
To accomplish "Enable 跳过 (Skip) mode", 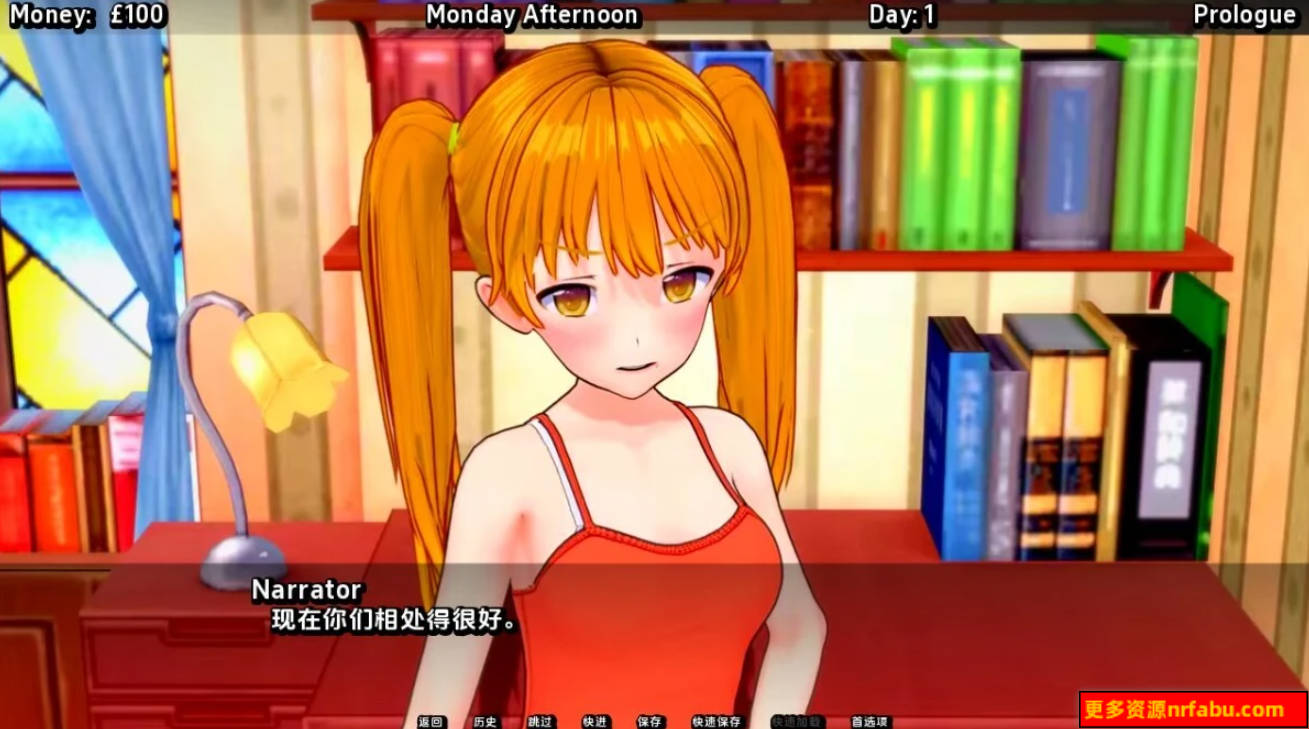I will pyautogui.click(x=537, y=721).
